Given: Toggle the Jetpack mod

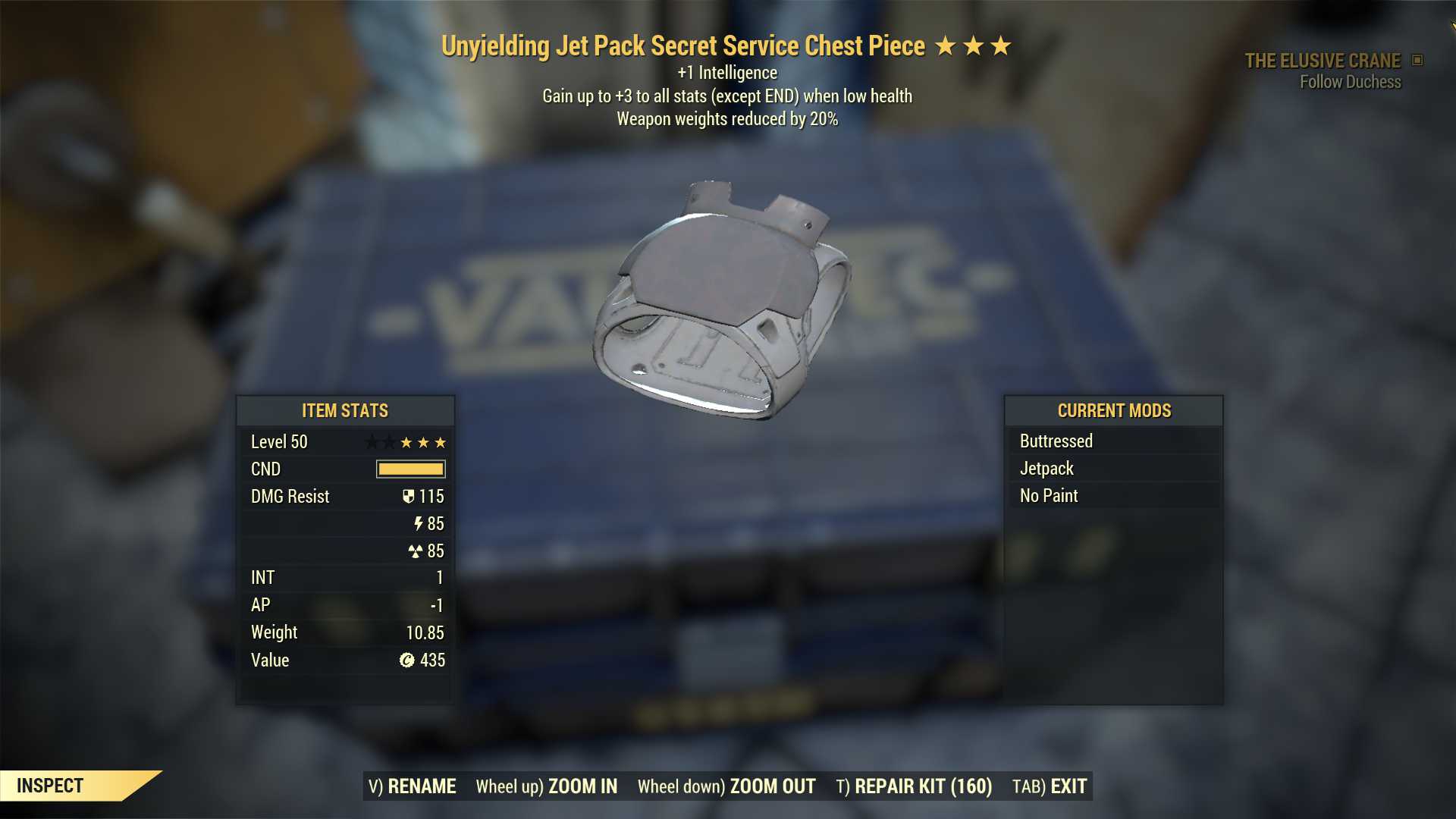Looking at the screenshot, I should pyautogui.click(x=1046, y=468).
